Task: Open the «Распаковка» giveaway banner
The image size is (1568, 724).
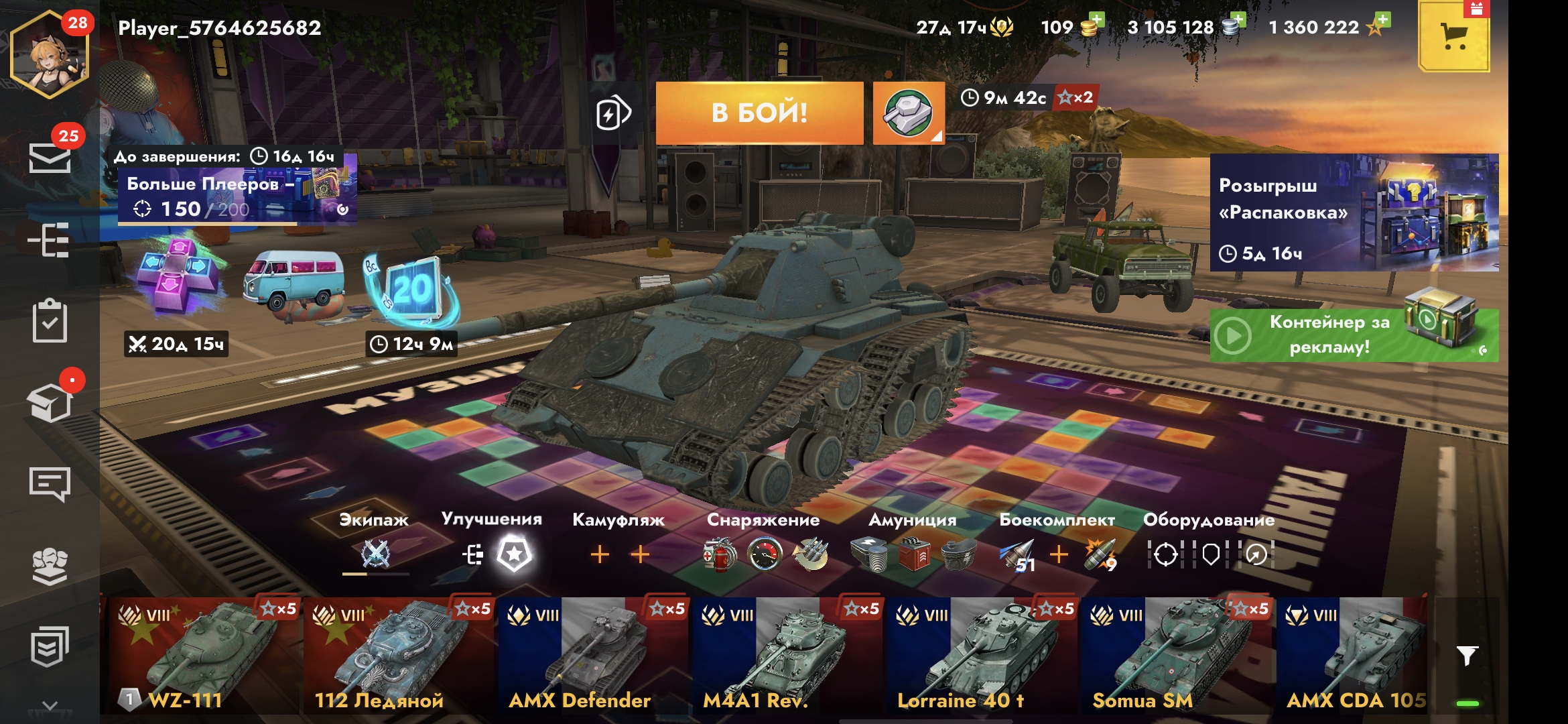Action: click(x=1354, y=213)
